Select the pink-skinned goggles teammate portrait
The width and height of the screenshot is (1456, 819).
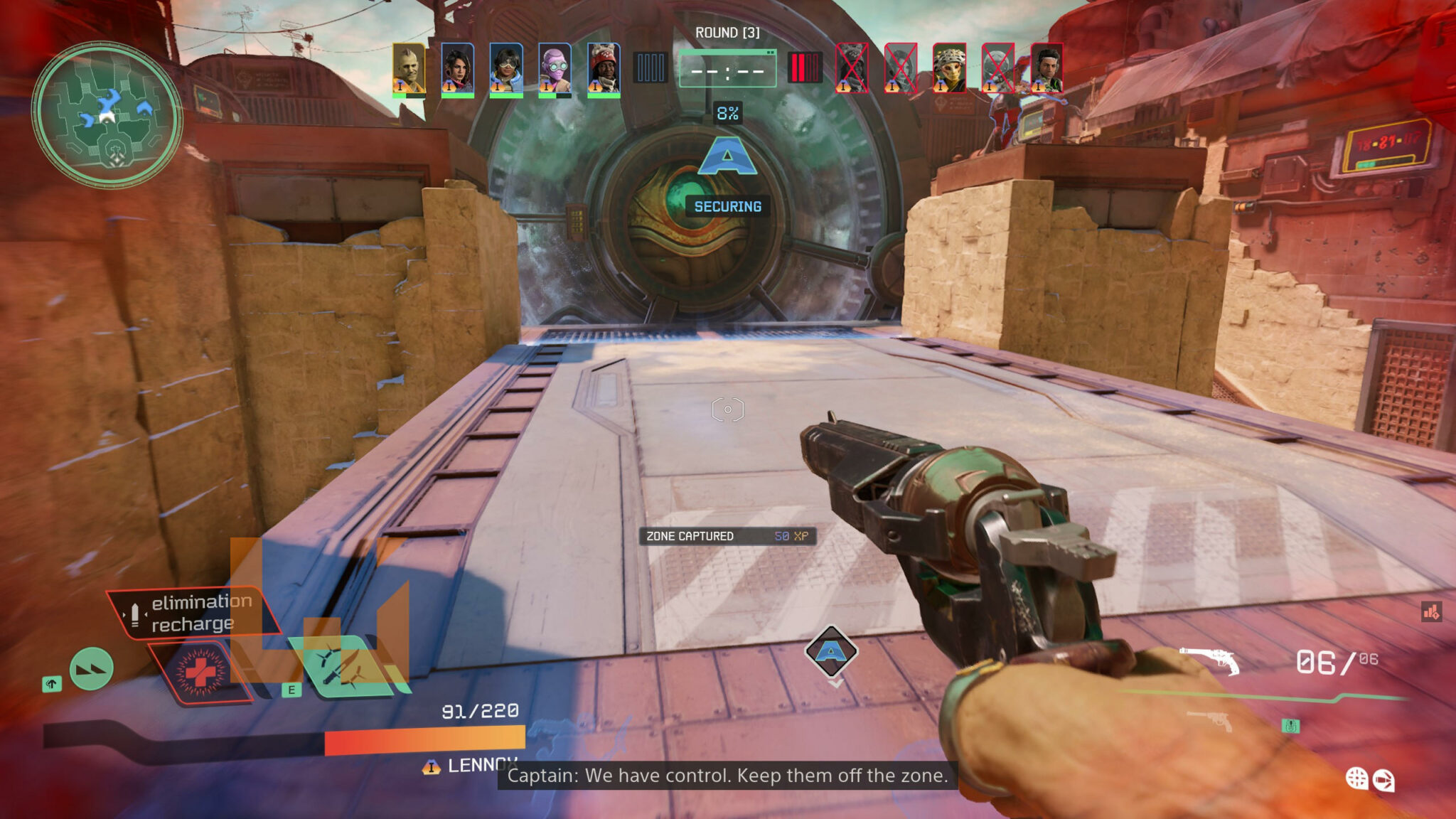click(x=555, y=68)
